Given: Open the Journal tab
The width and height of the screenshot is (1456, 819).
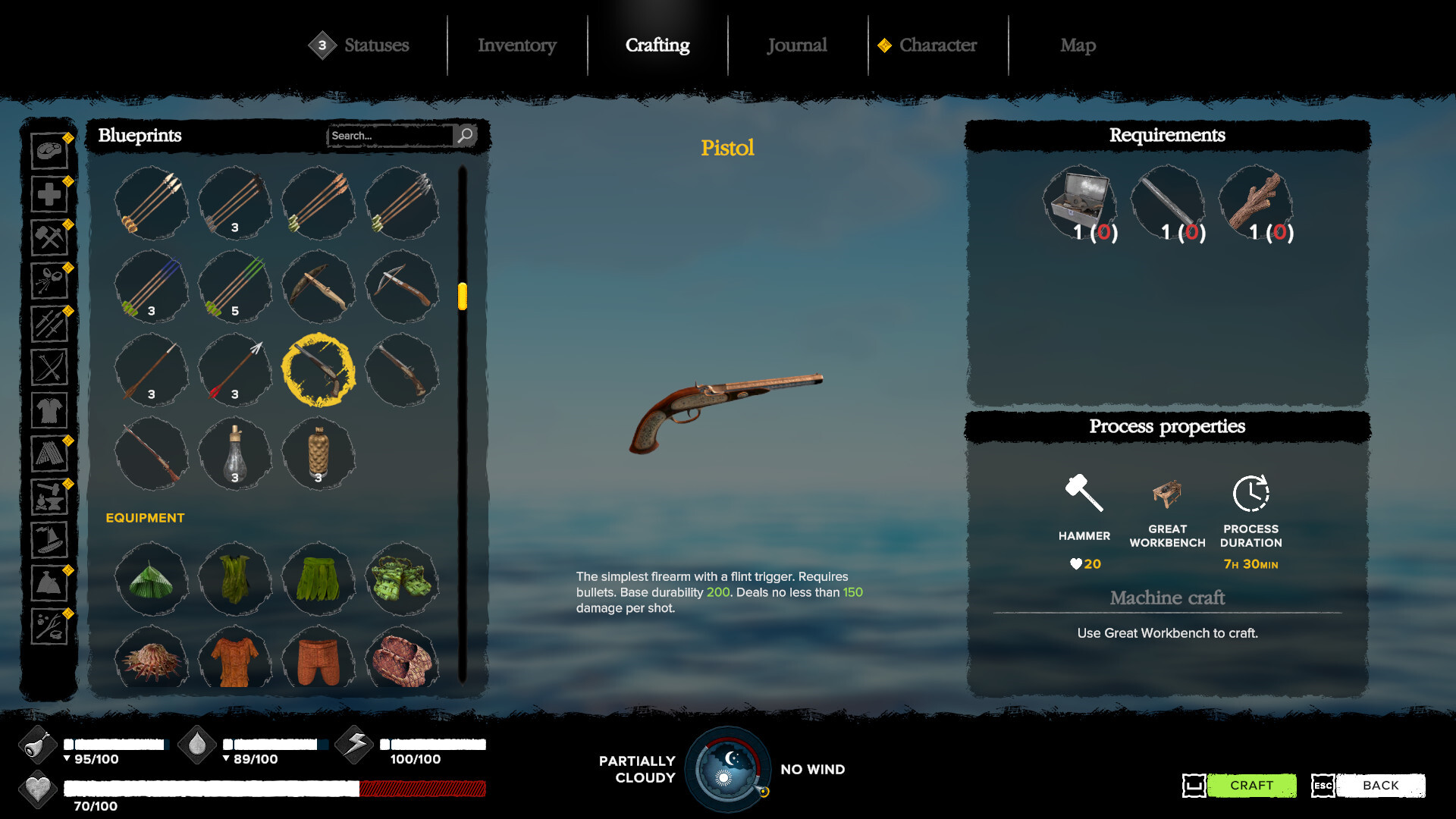Looking at the screenshot, I should (x=796, y=45).
